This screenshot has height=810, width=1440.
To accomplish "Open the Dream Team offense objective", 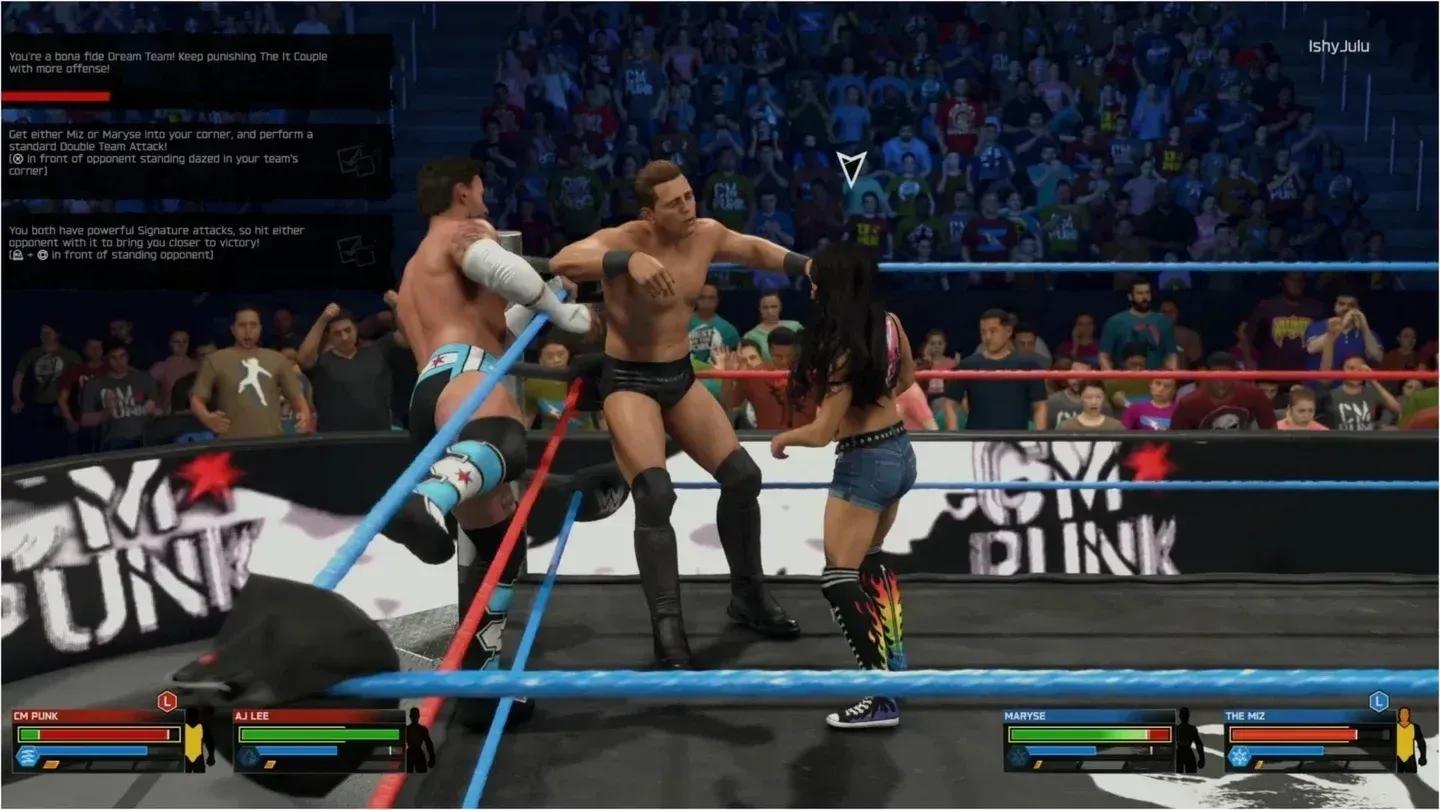I will tap(196, 70).
